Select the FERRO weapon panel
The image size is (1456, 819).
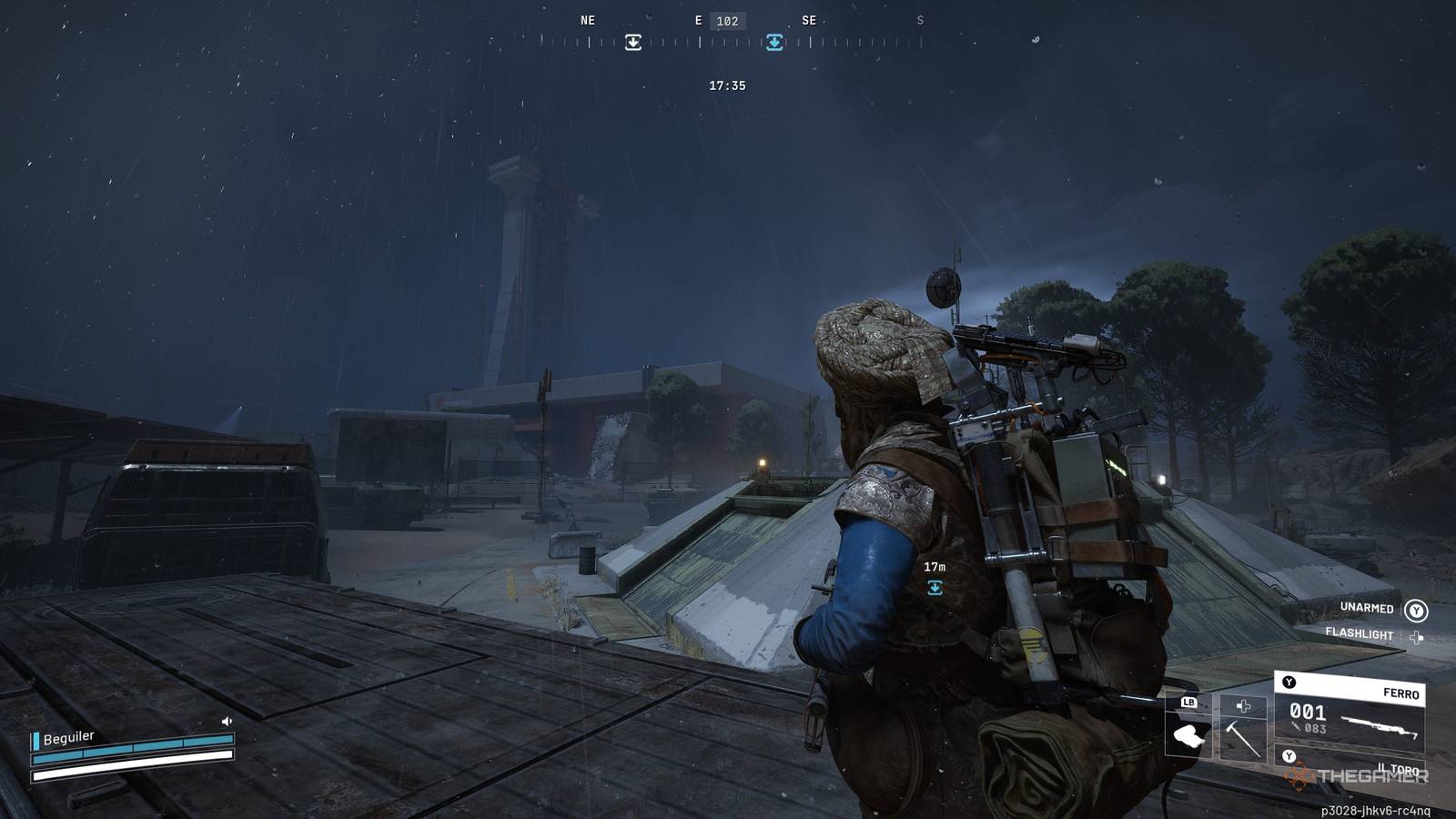click(1347, 710)
